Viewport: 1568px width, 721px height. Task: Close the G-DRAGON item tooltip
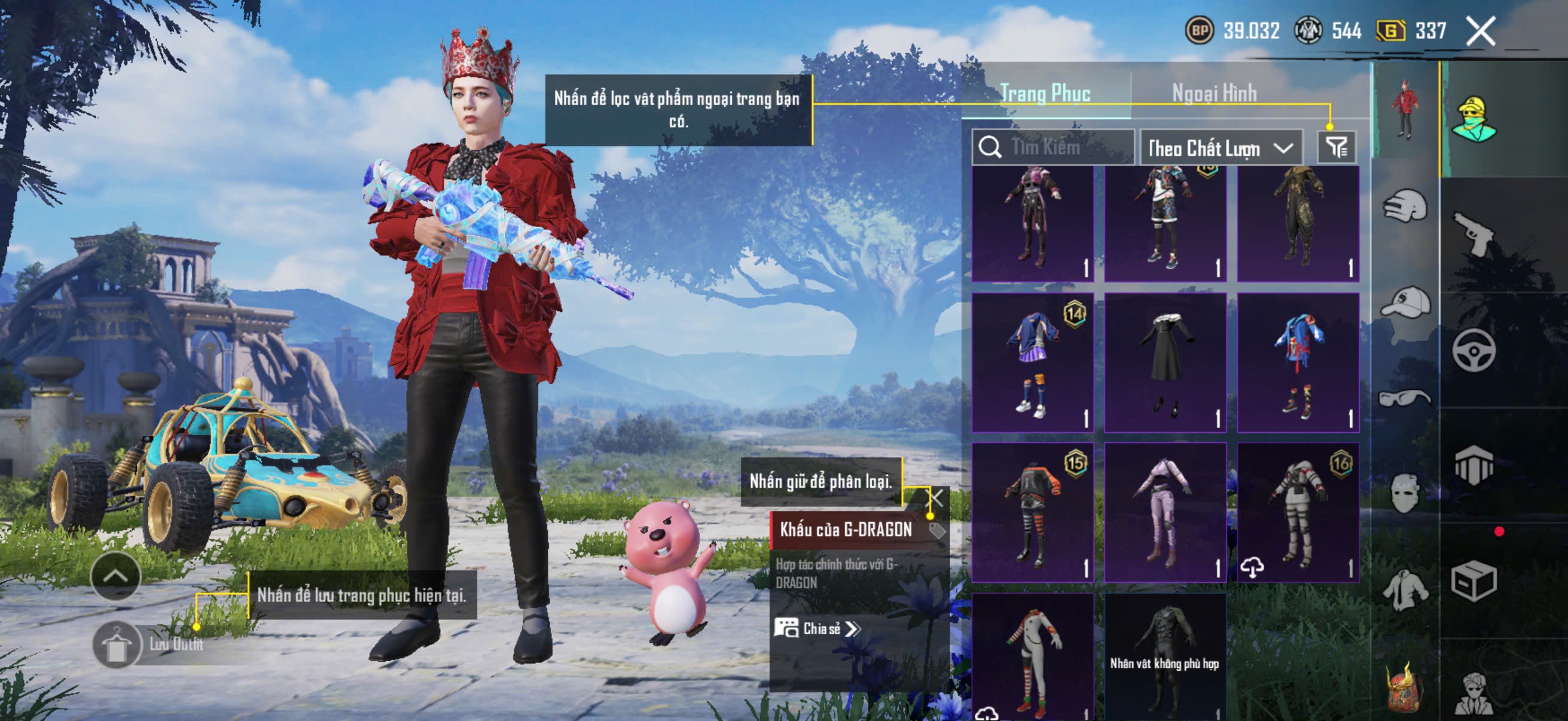click(x=935, y=497)
